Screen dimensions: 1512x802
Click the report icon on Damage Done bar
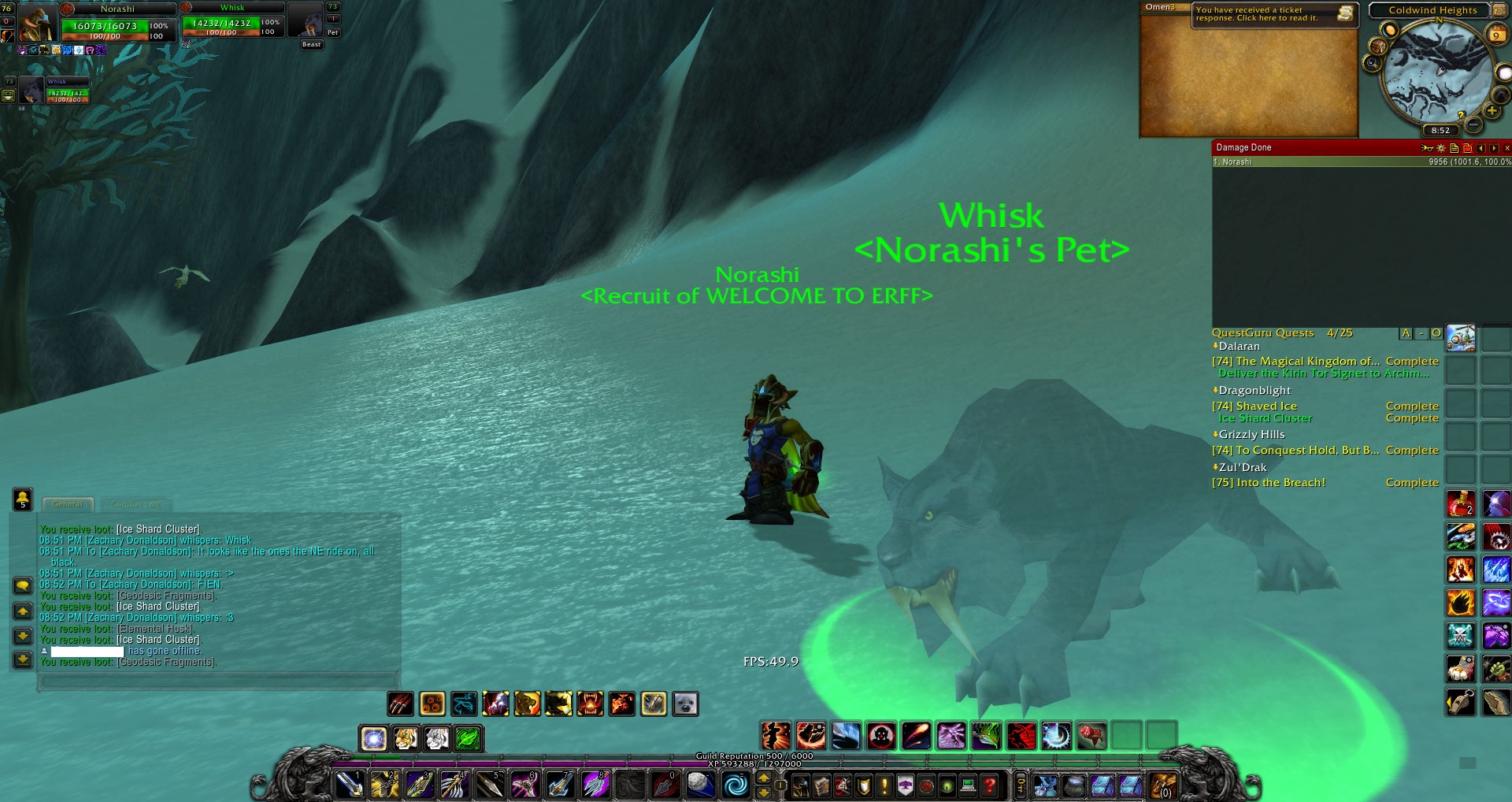[x=1455, y=147]
